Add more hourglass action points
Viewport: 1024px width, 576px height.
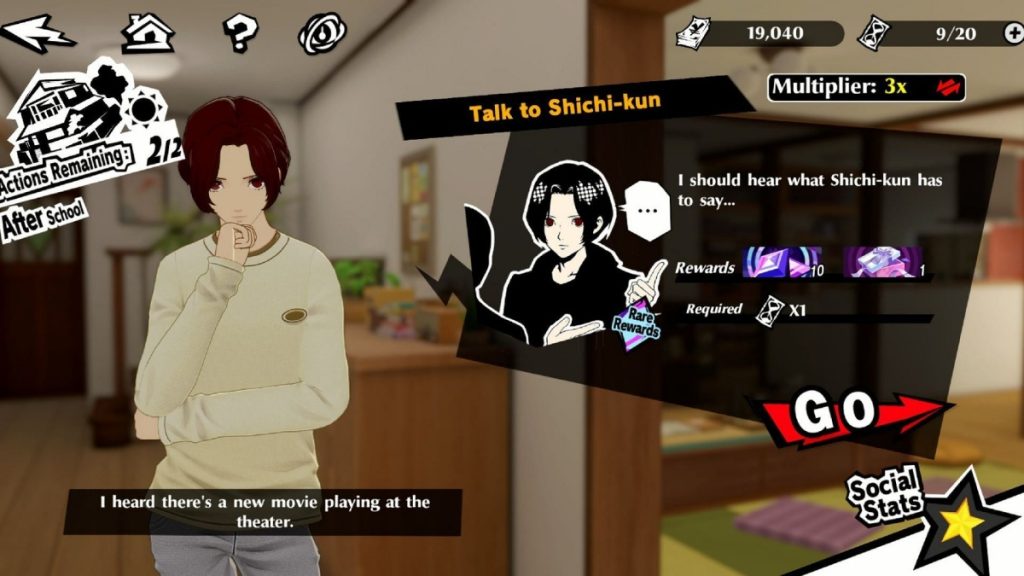[x=1012, y=33]
